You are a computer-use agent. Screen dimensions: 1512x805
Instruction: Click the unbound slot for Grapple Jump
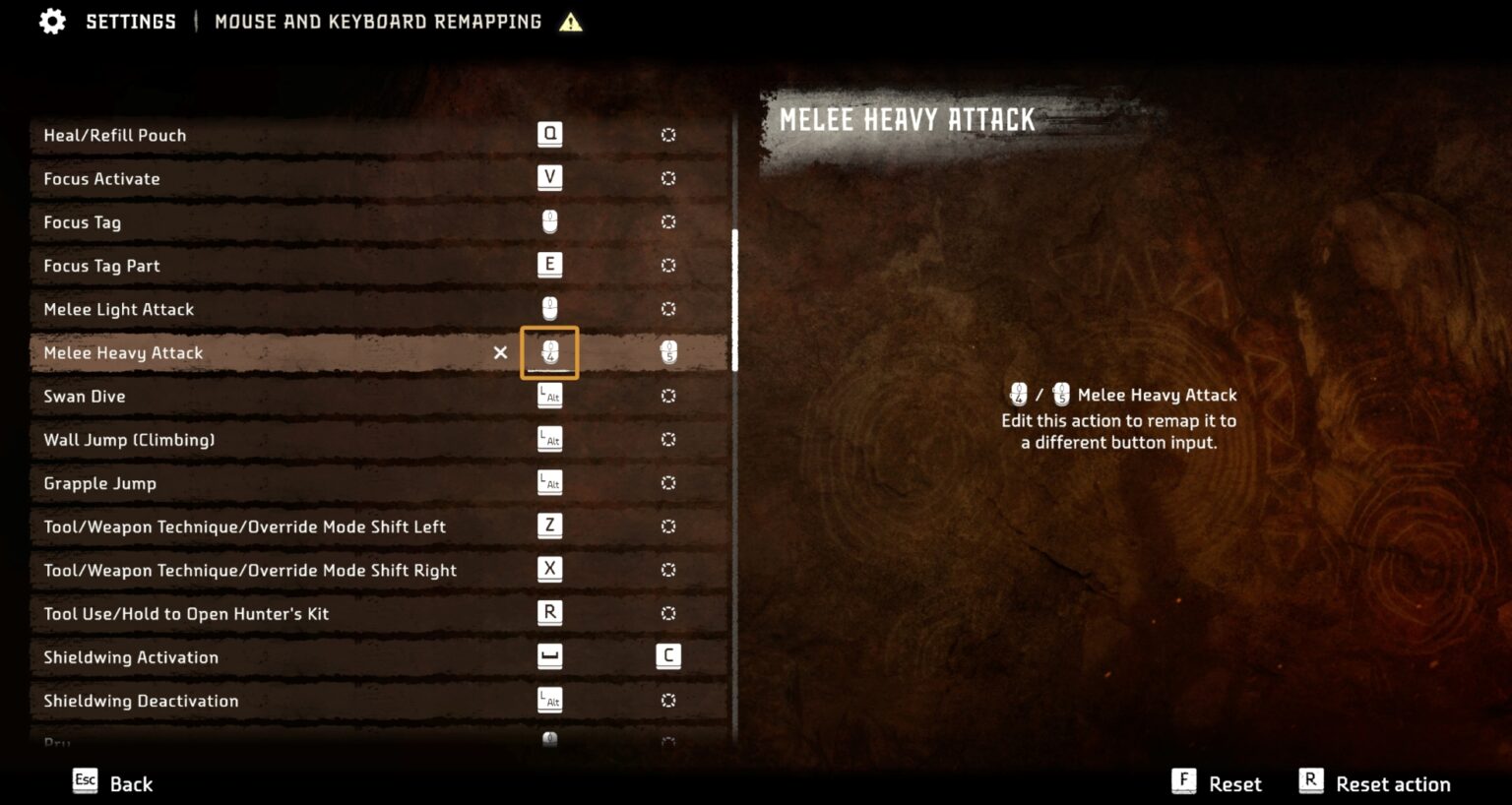pyautogui.click(x=668, y=482)
